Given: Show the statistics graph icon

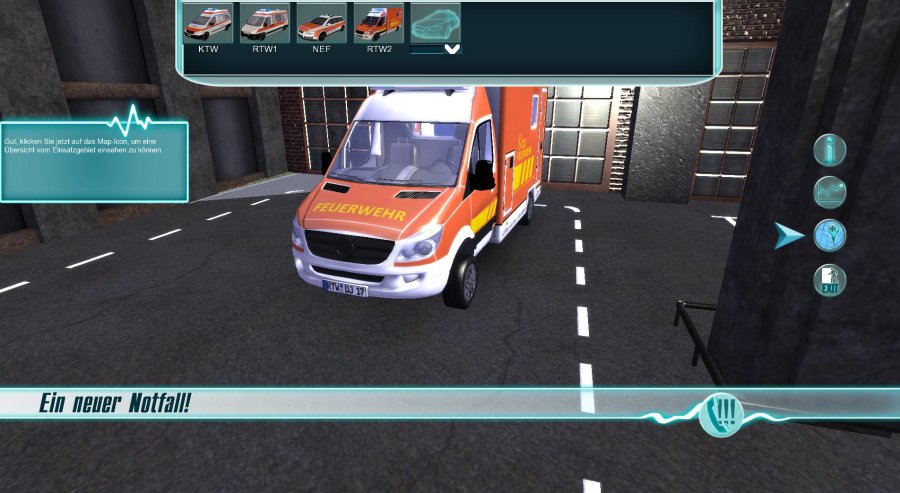Looking at the screenshot, I should (x=830, y=191).
